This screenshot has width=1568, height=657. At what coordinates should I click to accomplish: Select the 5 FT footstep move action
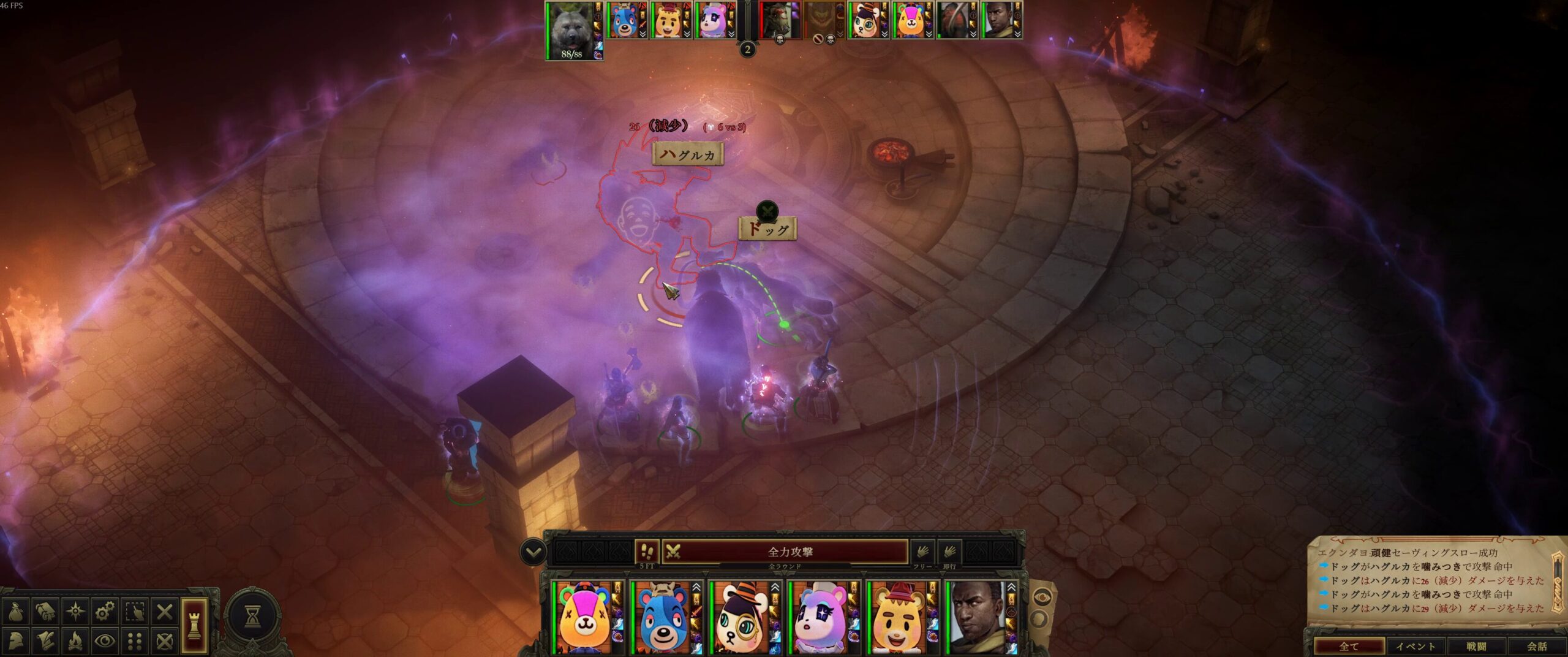point(647,552)
